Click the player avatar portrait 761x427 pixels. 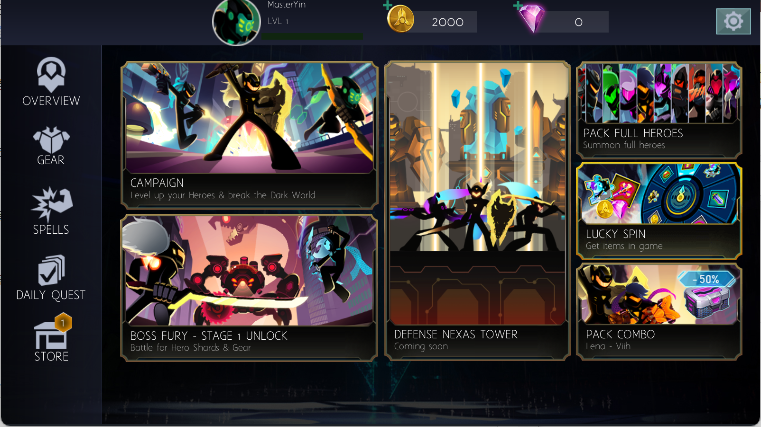237,21
